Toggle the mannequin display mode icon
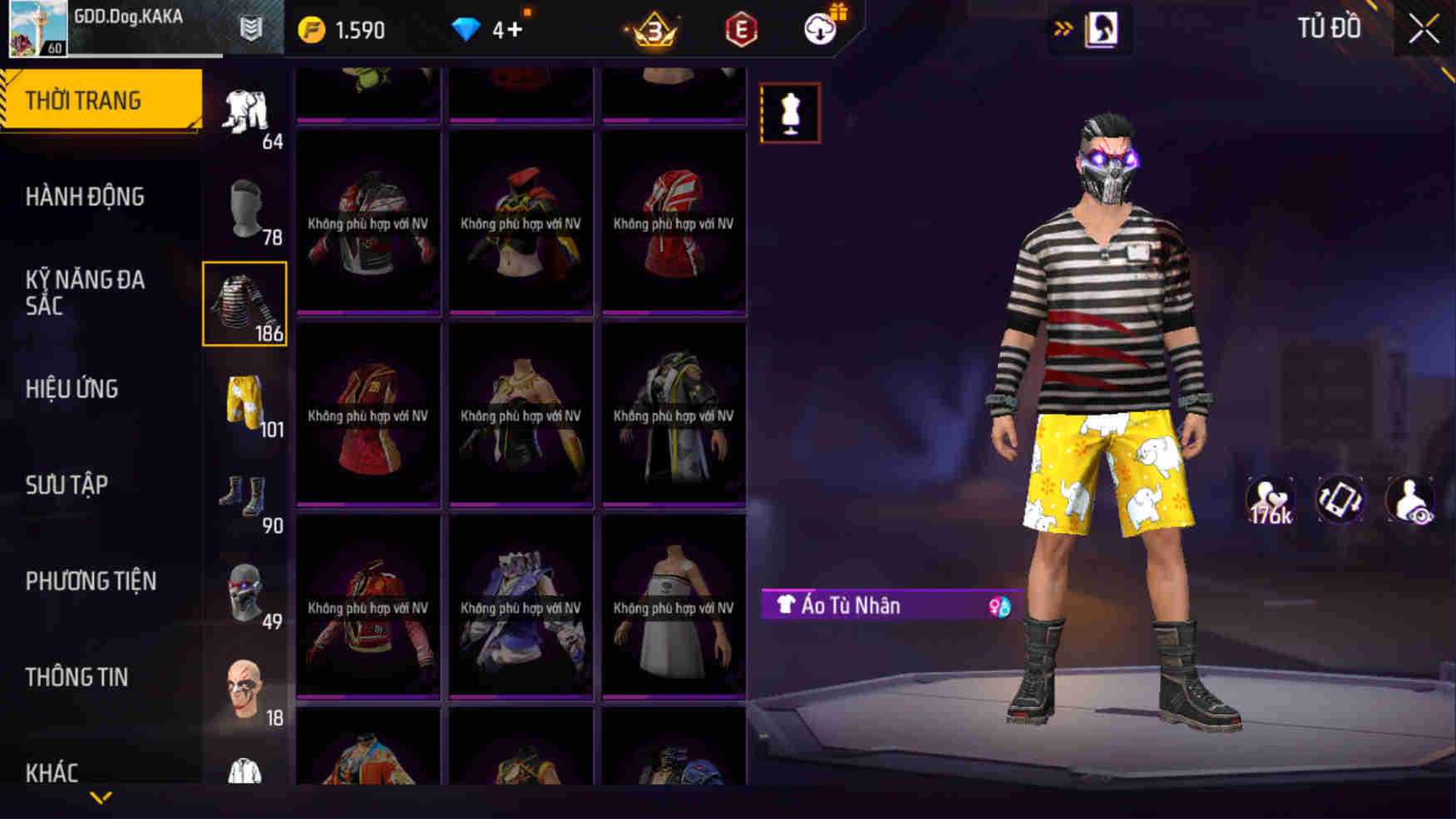The width and height of the screenshot is (1456, 819). pos(789,112)
